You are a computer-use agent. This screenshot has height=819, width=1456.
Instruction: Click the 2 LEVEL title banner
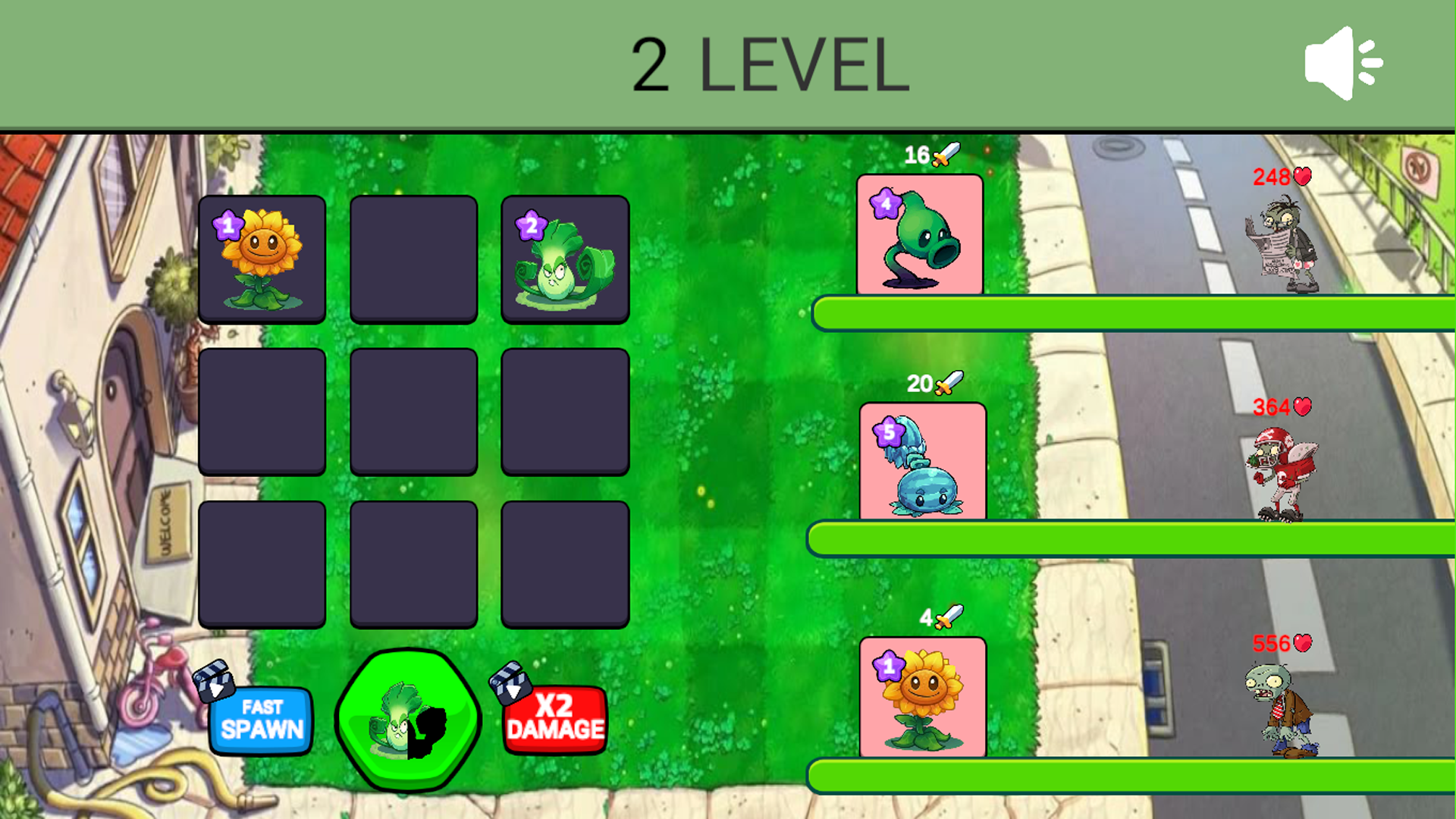770,64
